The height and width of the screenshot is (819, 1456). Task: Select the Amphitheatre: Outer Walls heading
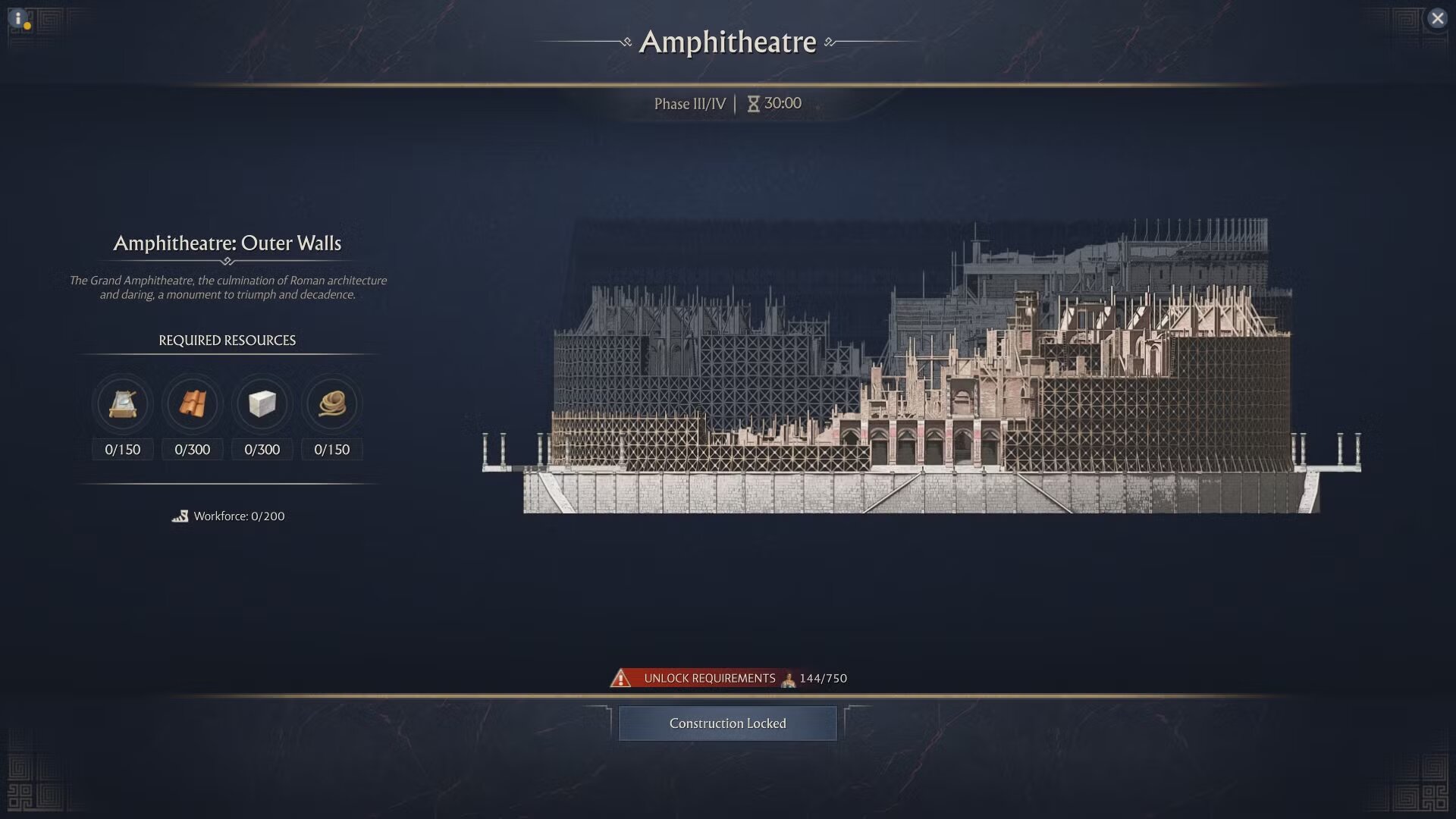click(227, 243)
